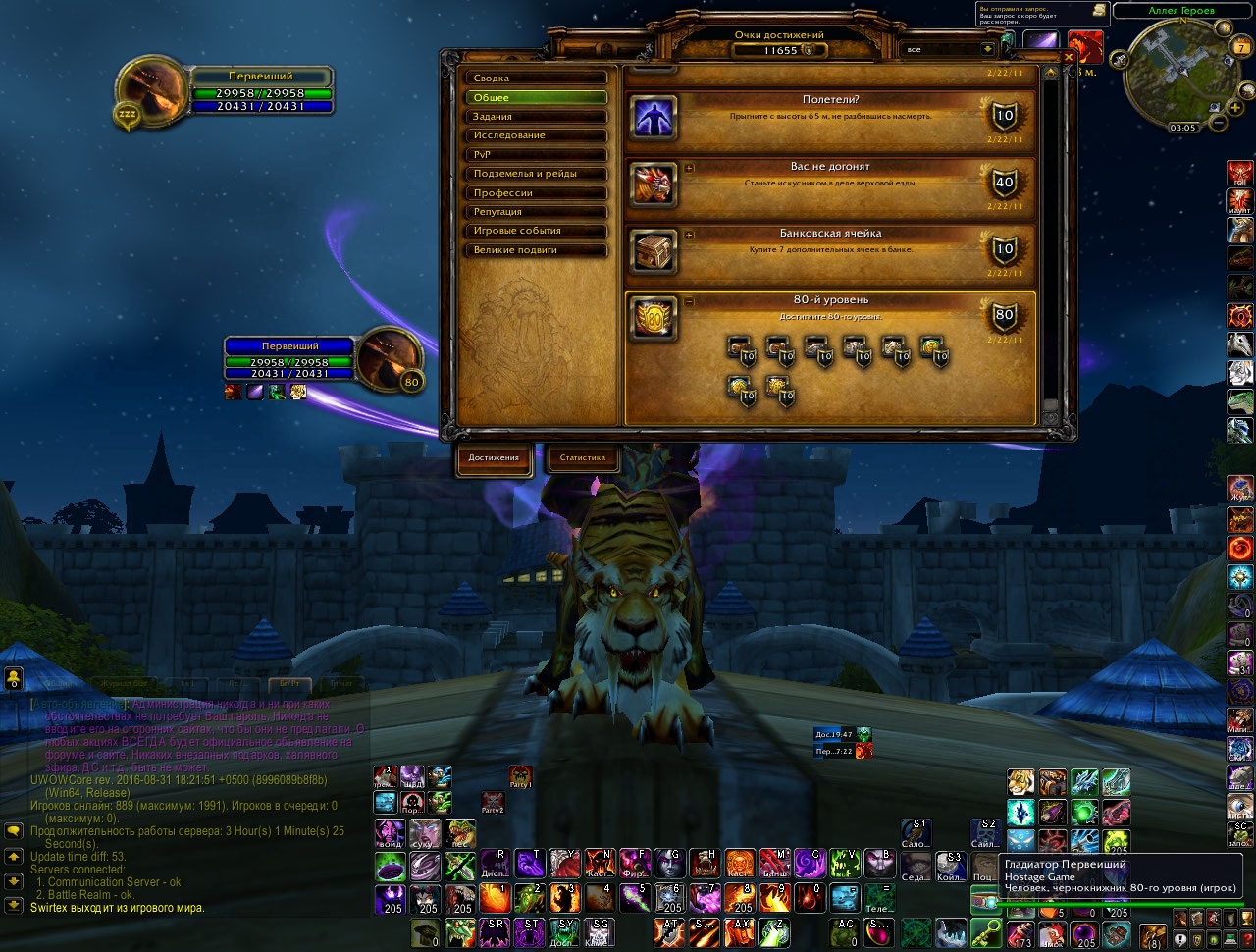Collapse the 80-й уровень achievement
This screenshot has height=952, width=1256.
point(689,301)
